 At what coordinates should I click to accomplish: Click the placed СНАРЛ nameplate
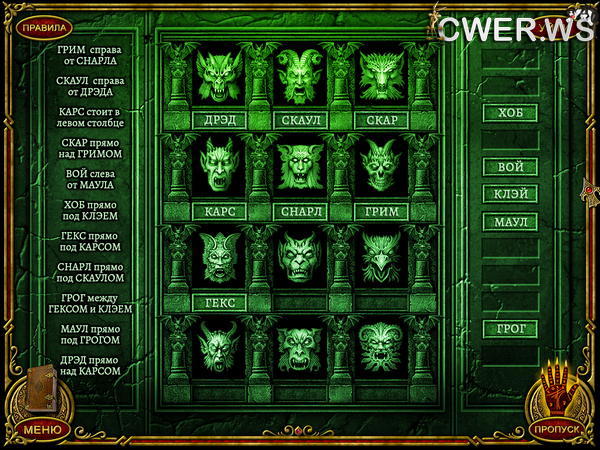300,212
